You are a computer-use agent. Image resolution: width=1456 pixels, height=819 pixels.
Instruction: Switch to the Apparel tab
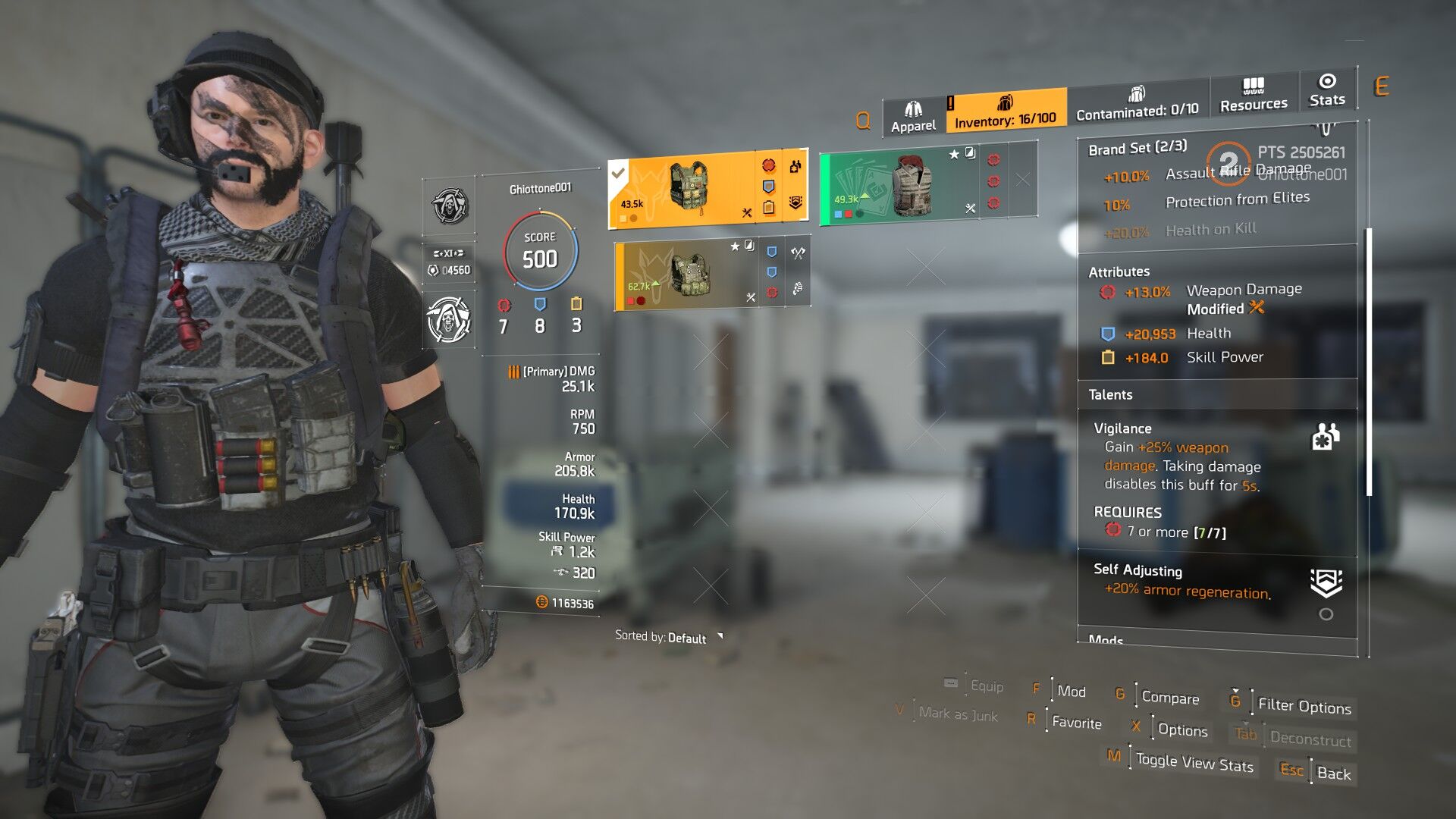click(913, 118)
